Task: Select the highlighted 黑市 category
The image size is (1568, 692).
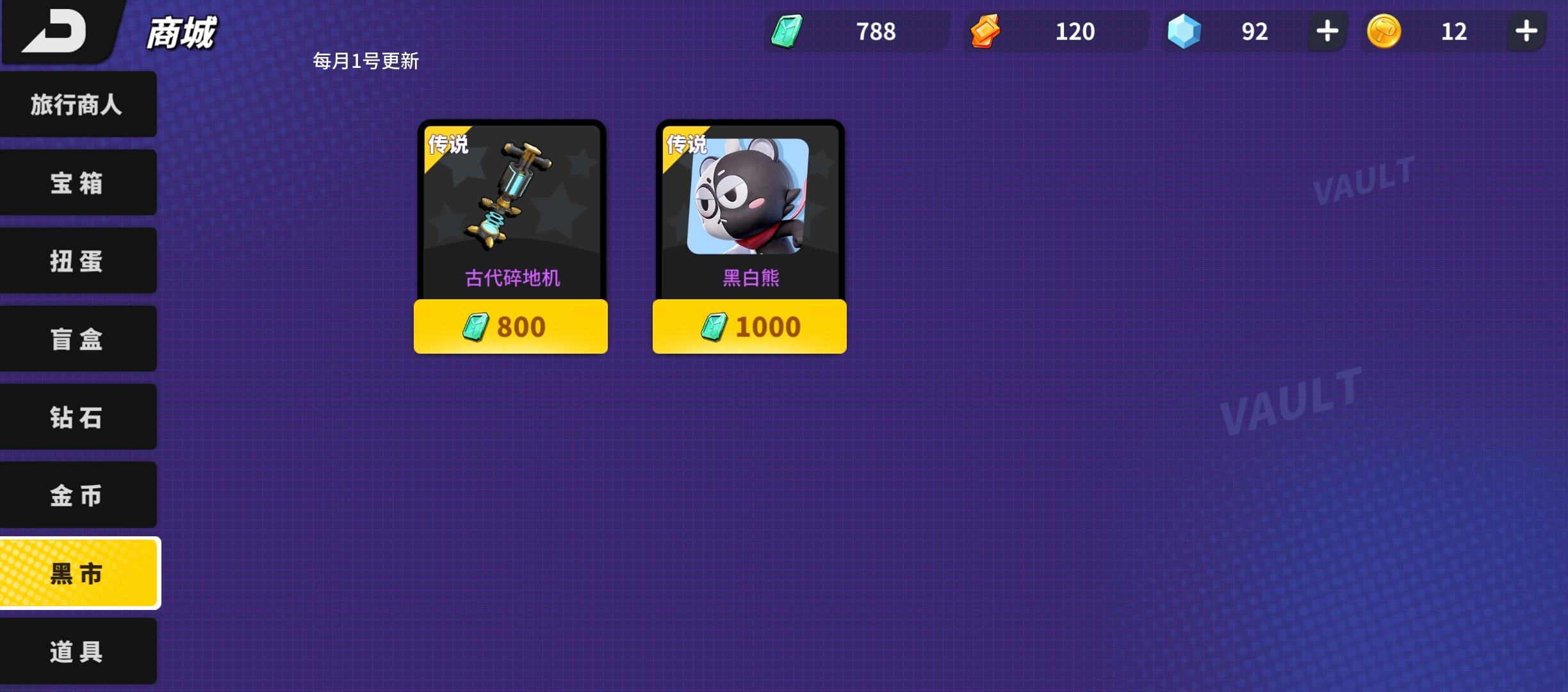Action: point(78,573)
